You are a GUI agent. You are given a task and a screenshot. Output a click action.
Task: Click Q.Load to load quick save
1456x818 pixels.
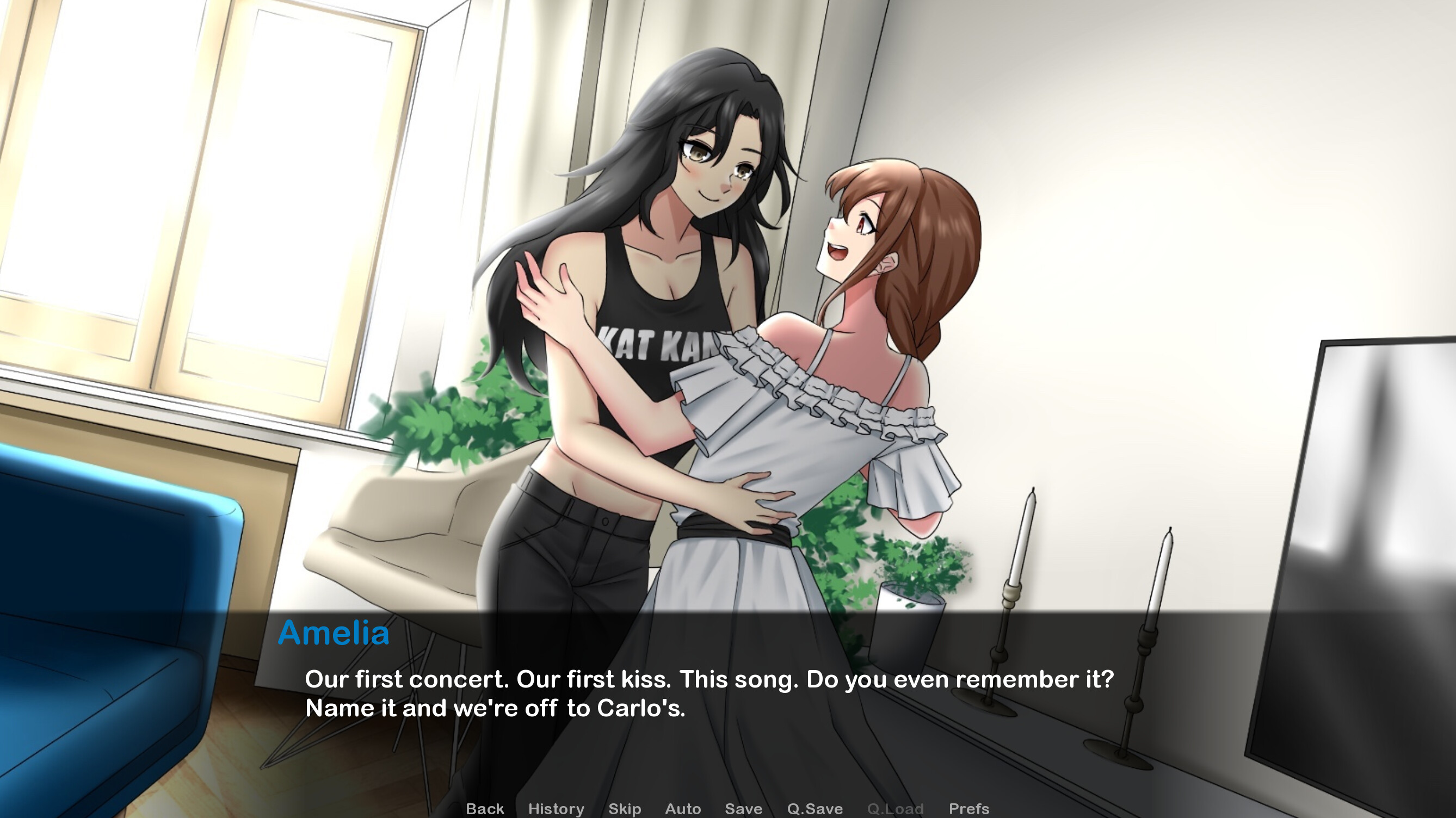(896, 809)
